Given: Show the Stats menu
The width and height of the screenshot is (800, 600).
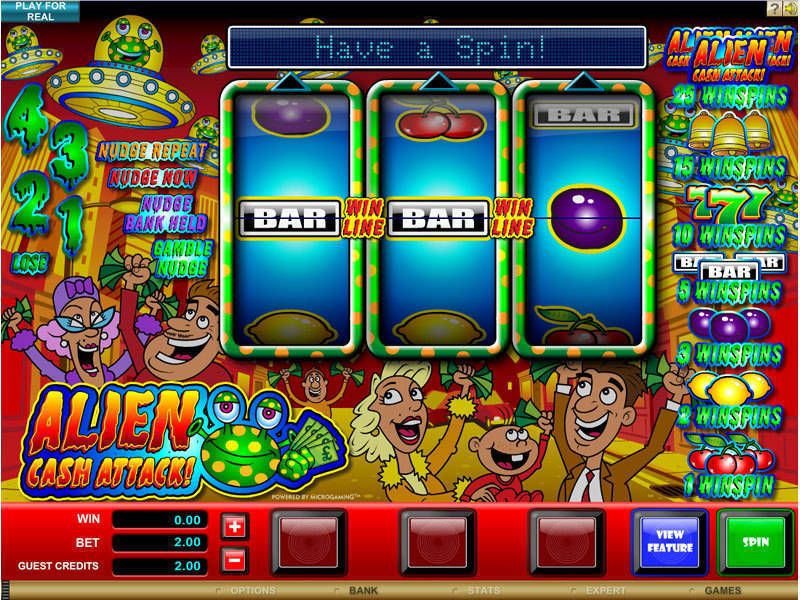Looking at the screenshot, I should [x=482, y=591].
